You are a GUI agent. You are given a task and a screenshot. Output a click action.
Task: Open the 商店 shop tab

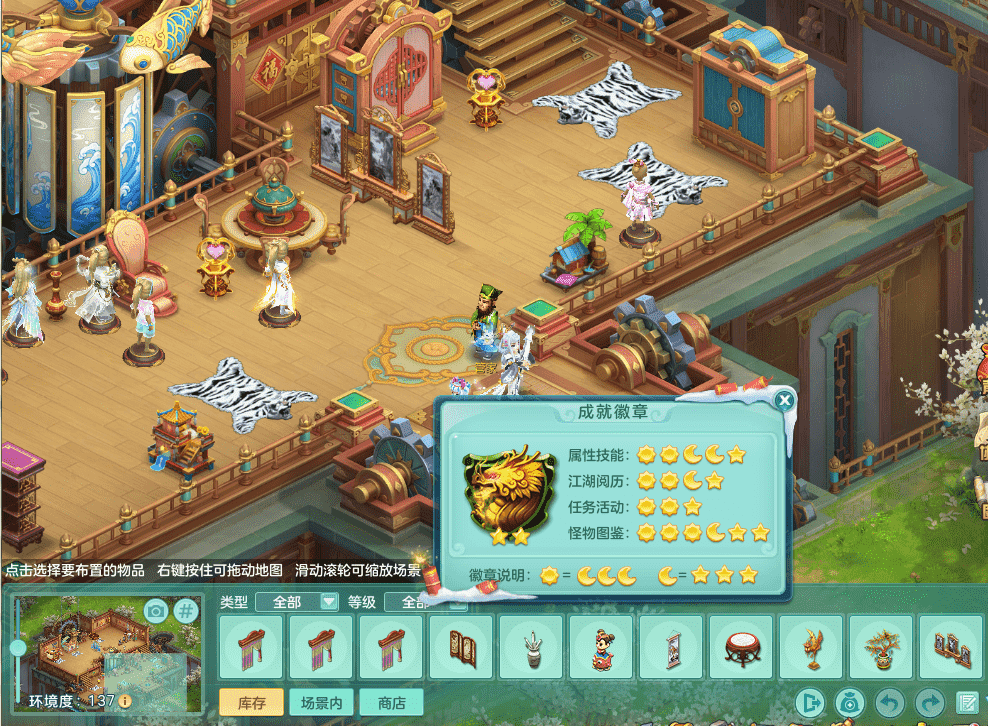(x=391, y=703)
